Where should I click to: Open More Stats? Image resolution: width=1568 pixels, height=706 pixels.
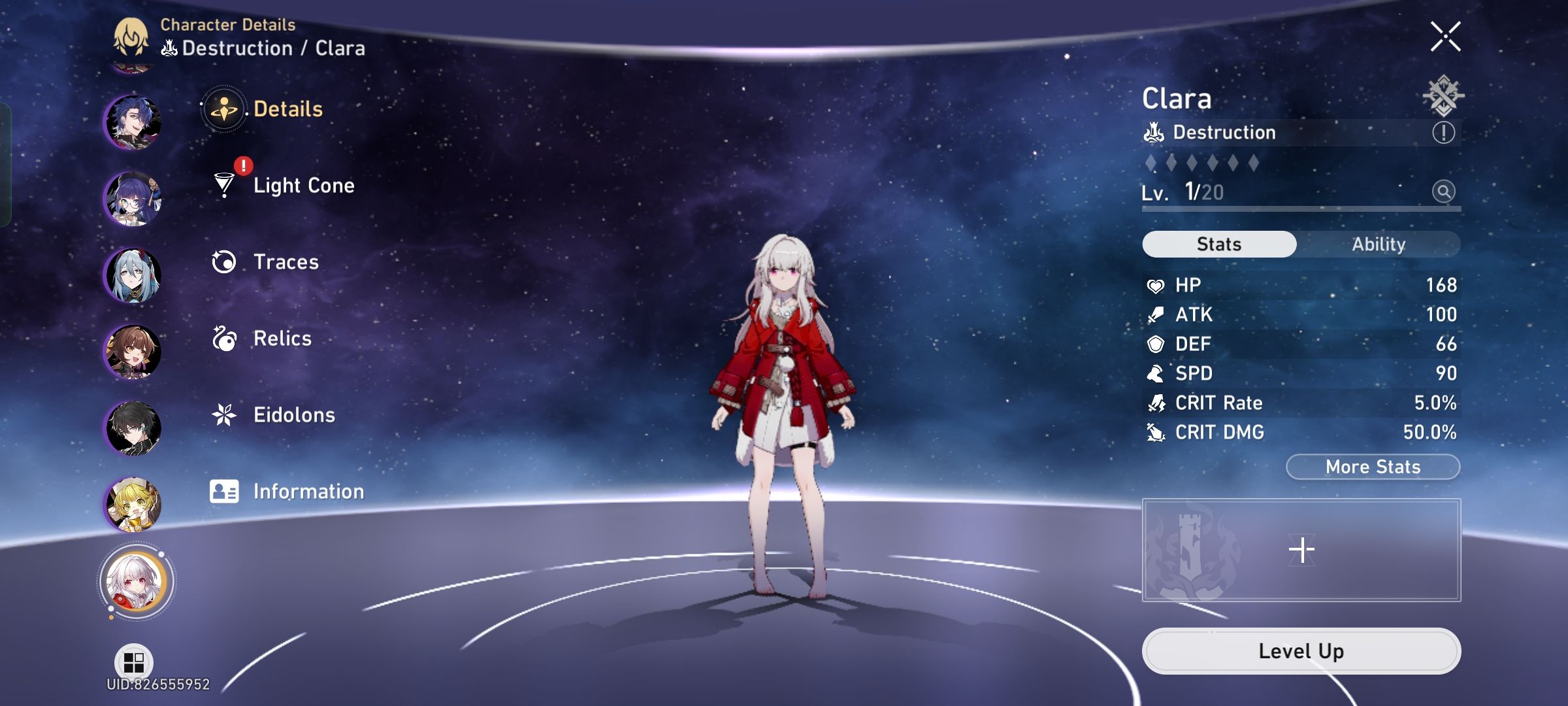click(1372, 466)
